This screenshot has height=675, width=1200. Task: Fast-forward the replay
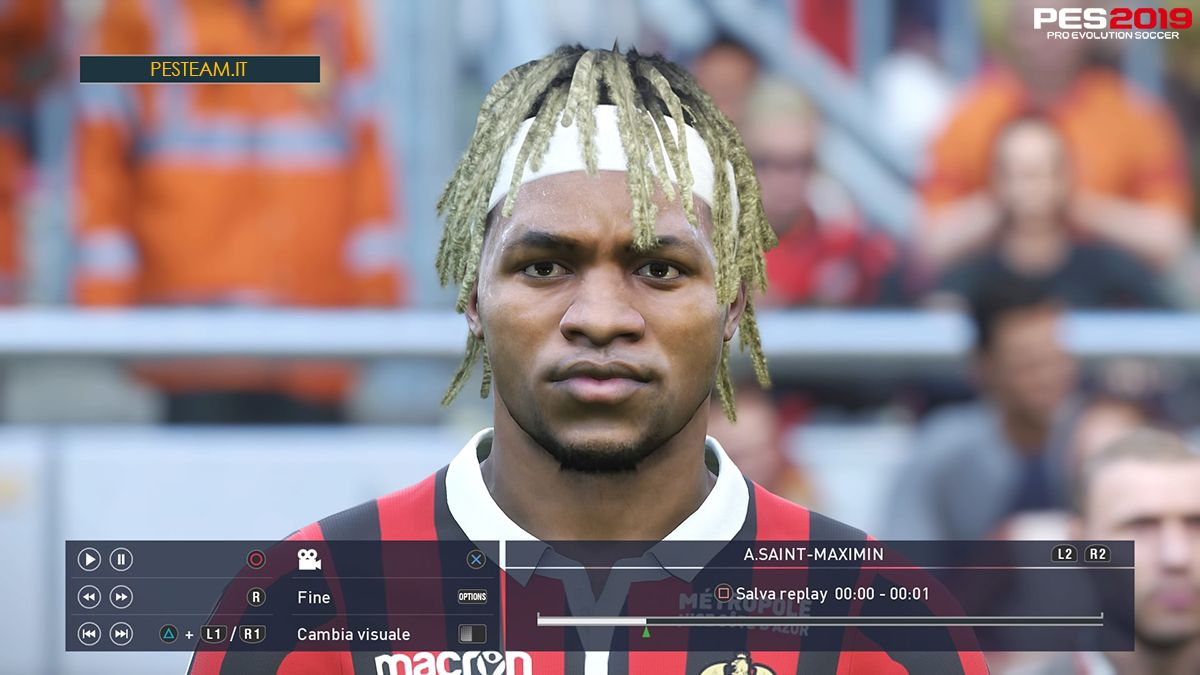click(x=121, y=597)
